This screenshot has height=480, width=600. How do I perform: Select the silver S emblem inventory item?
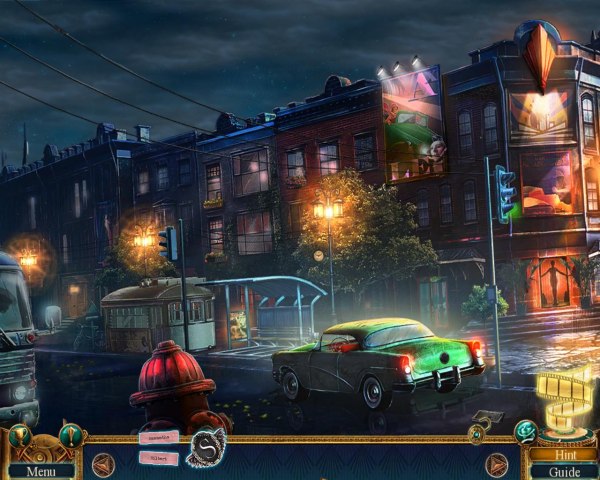[208, 445]
